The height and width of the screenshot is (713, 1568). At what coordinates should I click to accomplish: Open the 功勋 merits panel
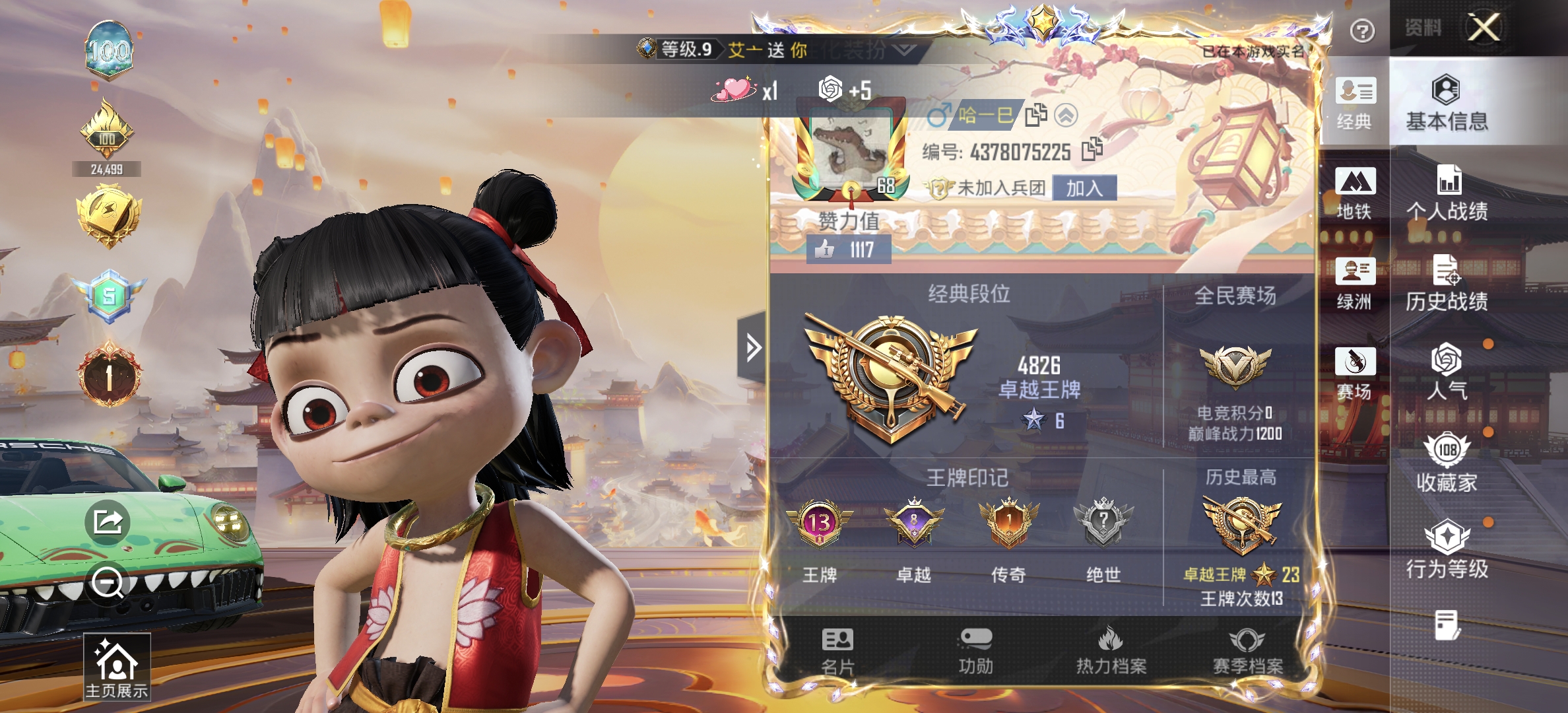975,651
